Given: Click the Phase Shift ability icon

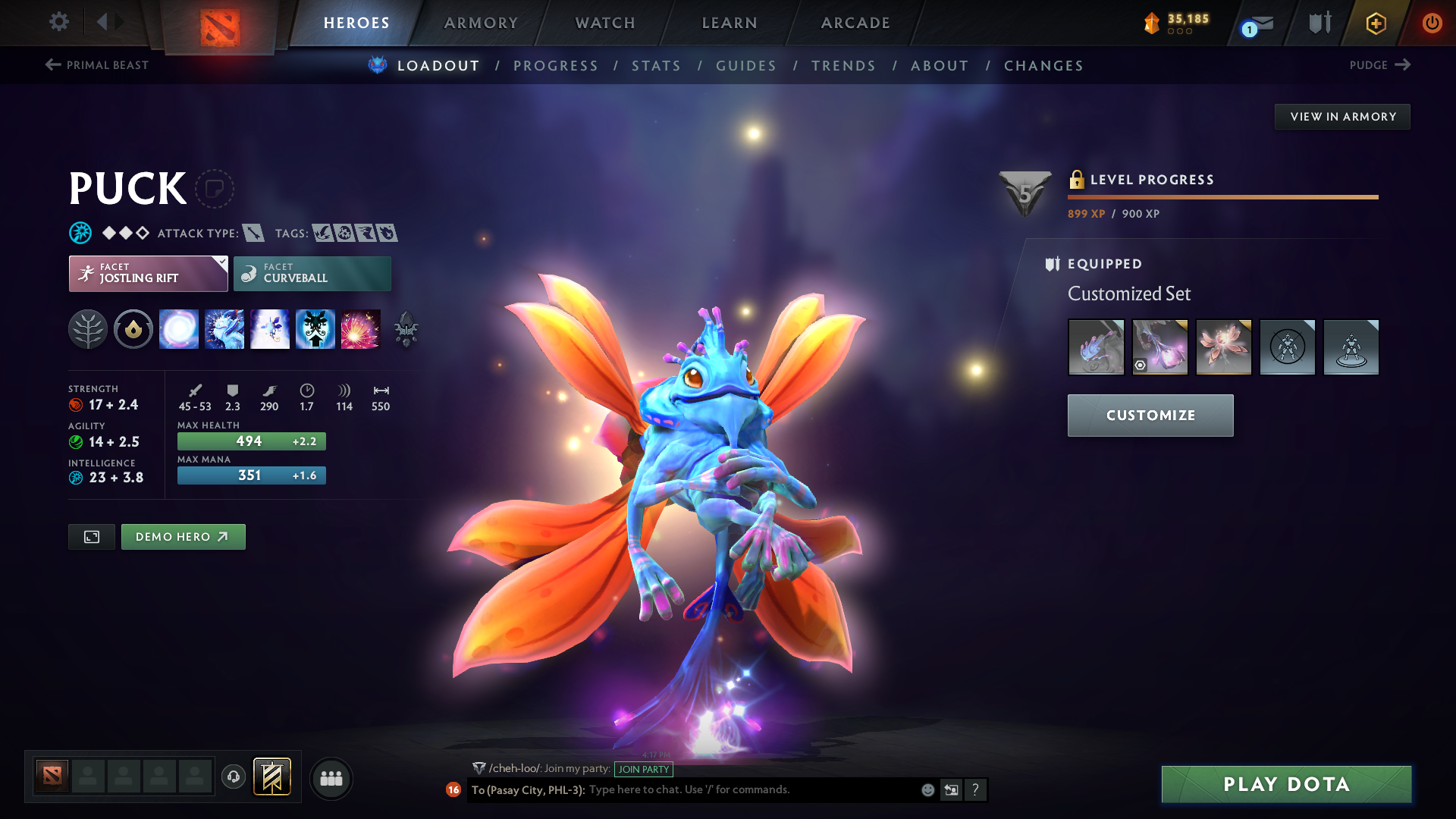Looking at the screenshot, I should point(270,328).
